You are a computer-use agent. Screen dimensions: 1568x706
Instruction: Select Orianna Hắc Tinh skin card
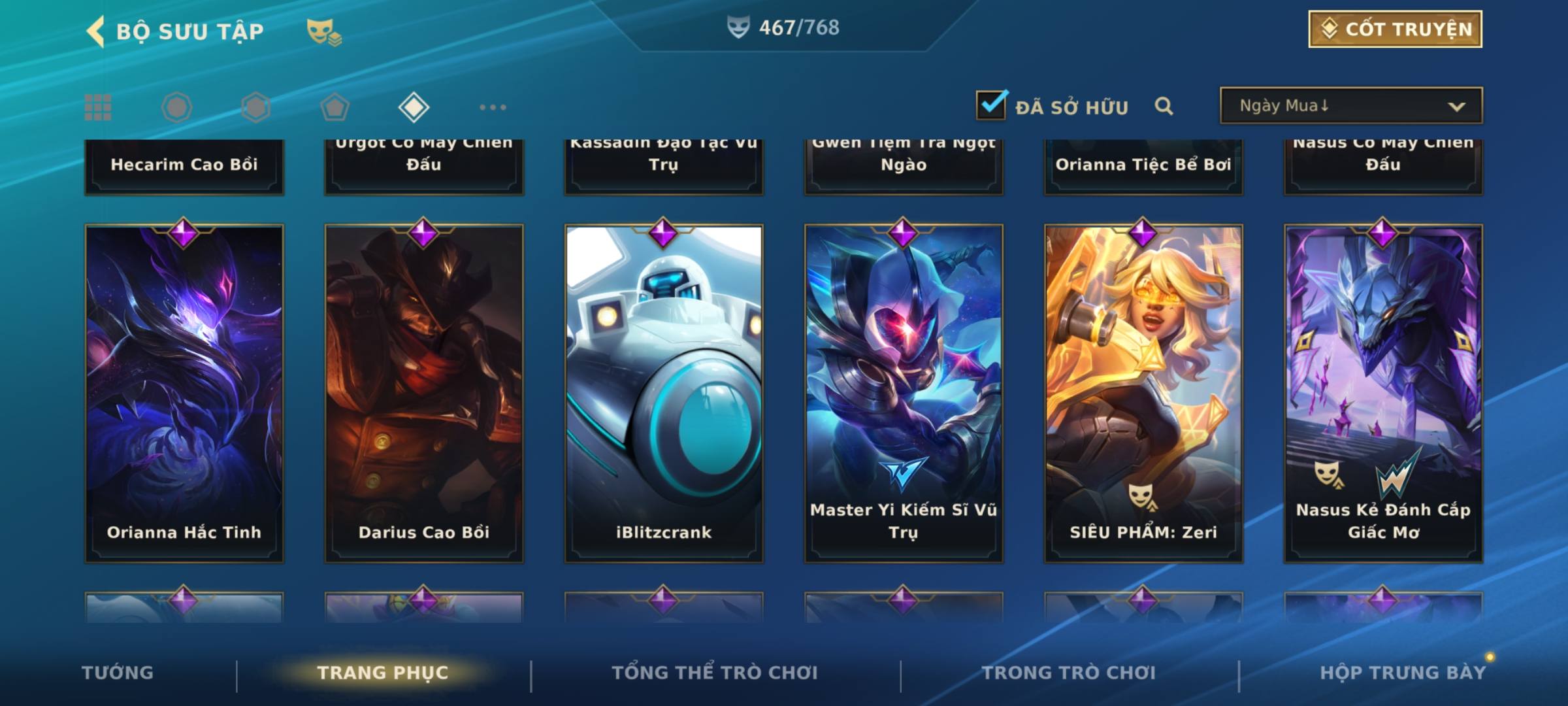pyautogui.click(x=184, y=392)
